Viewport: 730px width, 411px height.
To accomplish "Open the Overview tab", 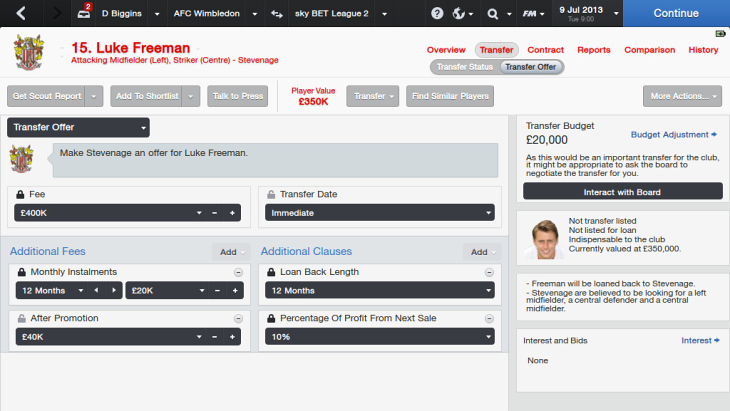I will tap(446, 50).
